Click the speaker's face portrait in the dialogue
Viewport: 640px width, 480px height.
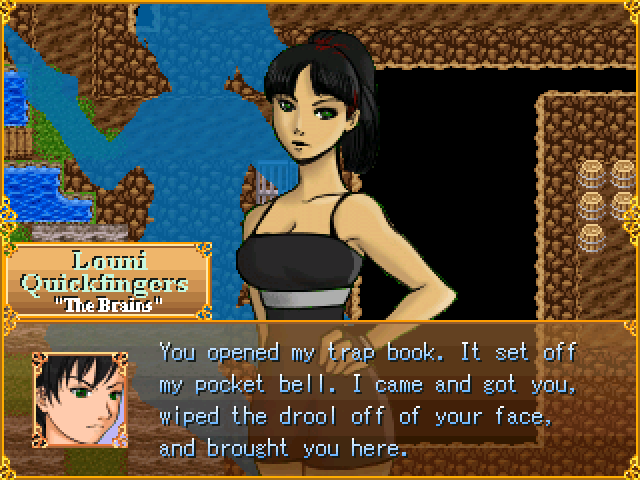[79, 399]
